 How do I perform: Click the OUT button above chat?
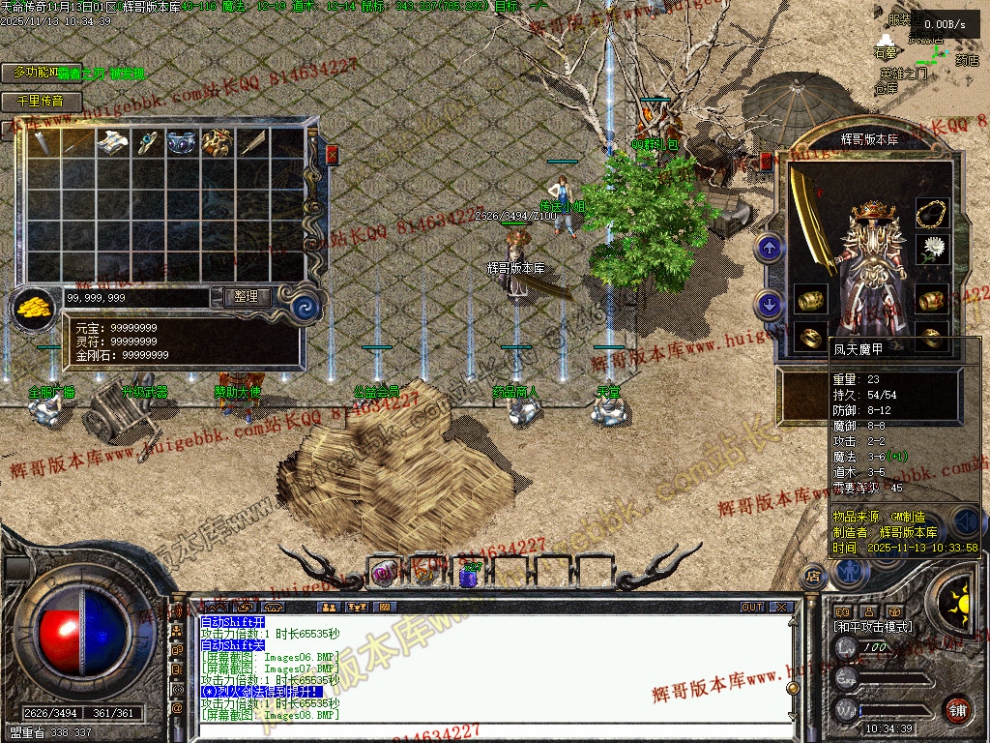pyautogui.click(x=752, y=607)
